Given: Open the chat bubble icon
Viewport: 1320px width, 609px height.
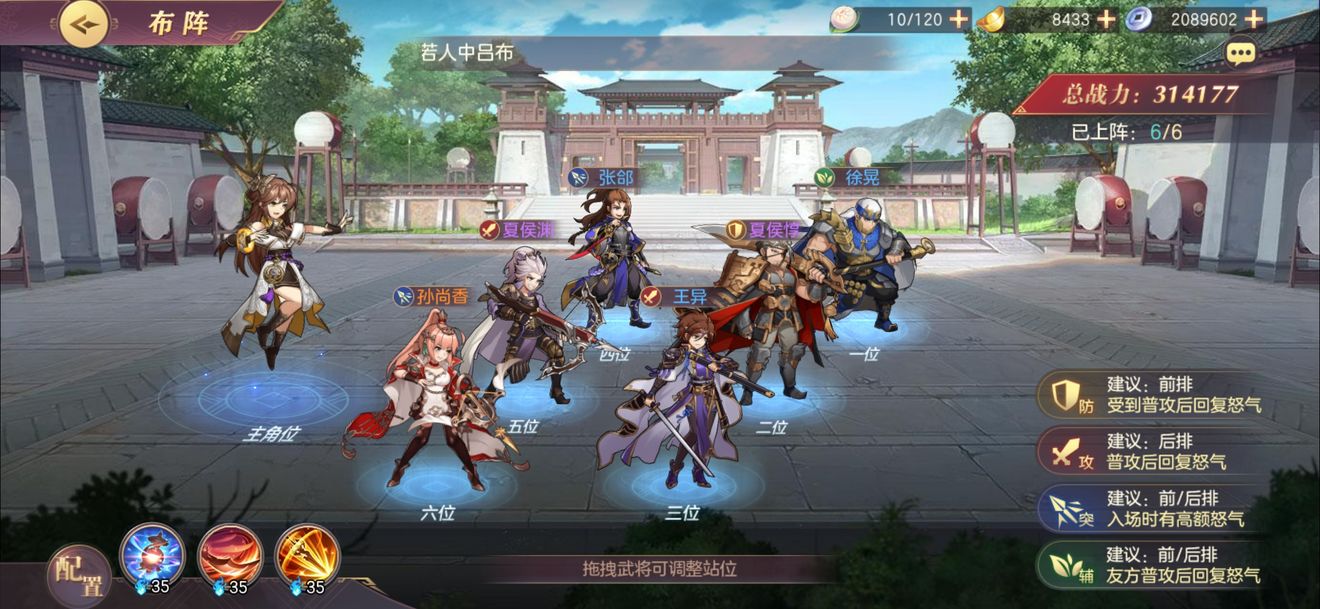Looking at the screenshot, I should point(1241,53).
